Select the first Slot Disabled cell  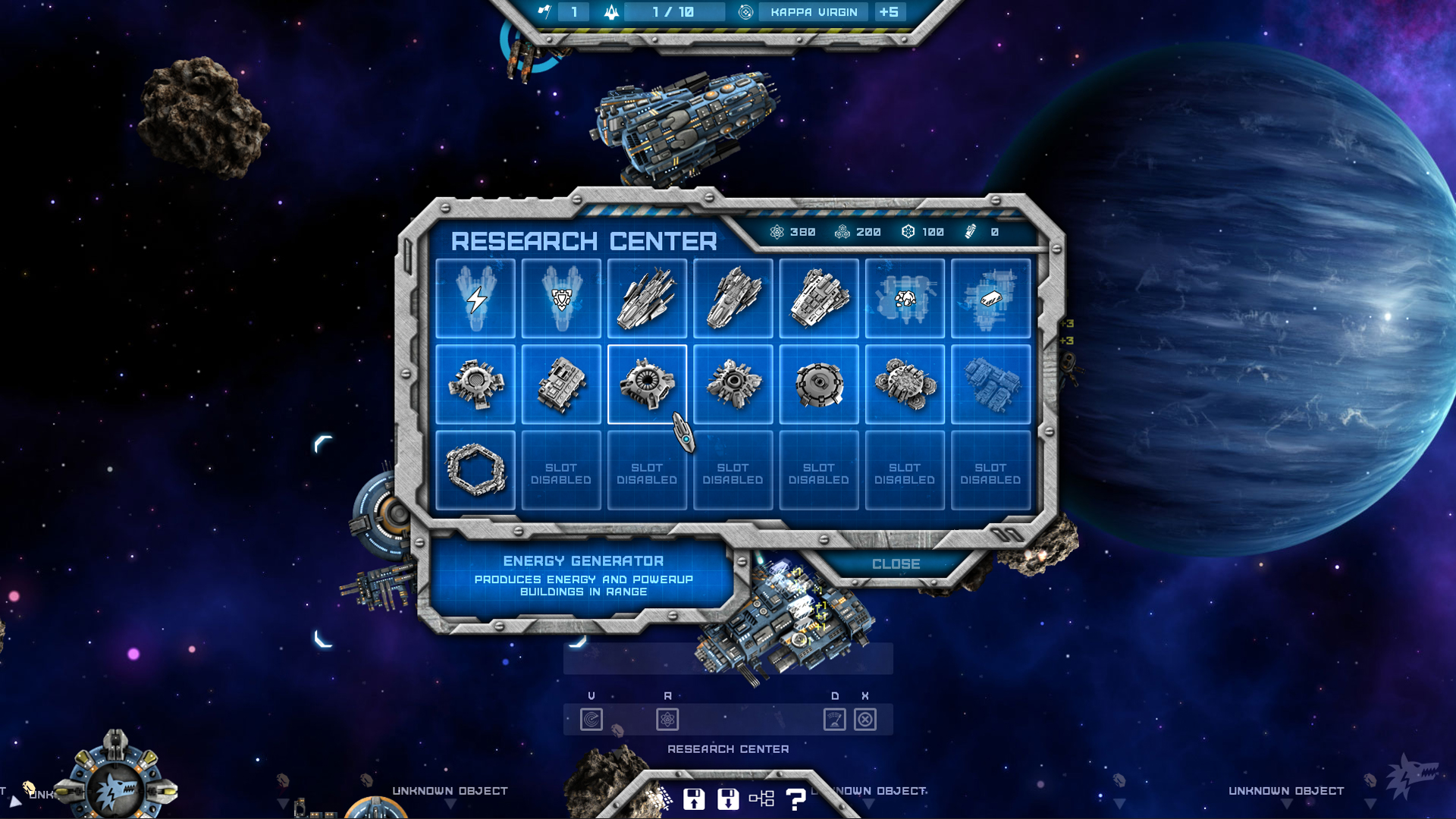tap(561, 469)
